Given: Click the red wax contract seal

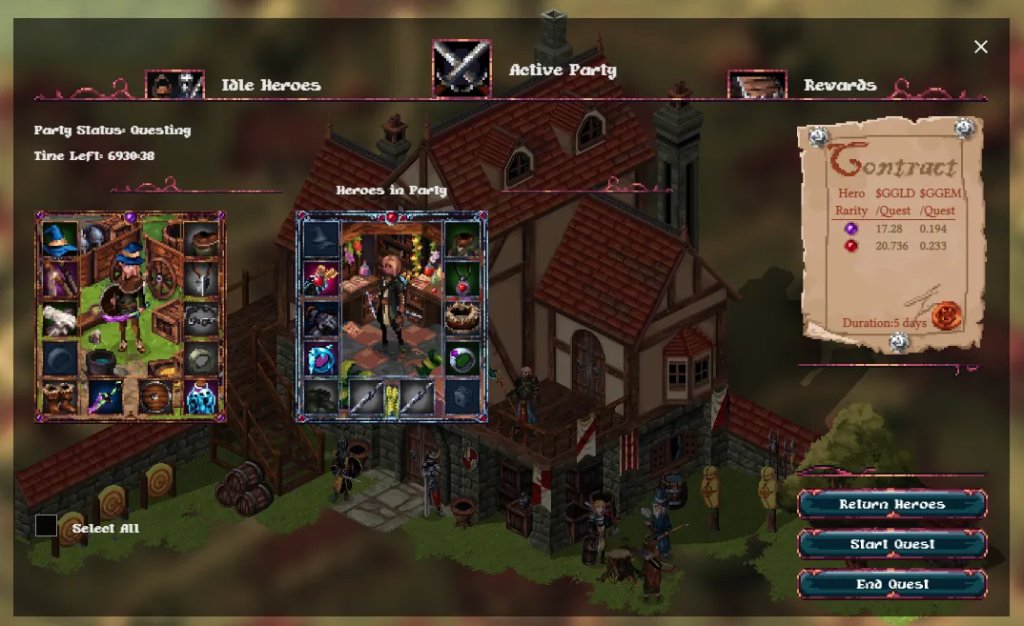Looking at the screenshot, I should pos(945,316).
